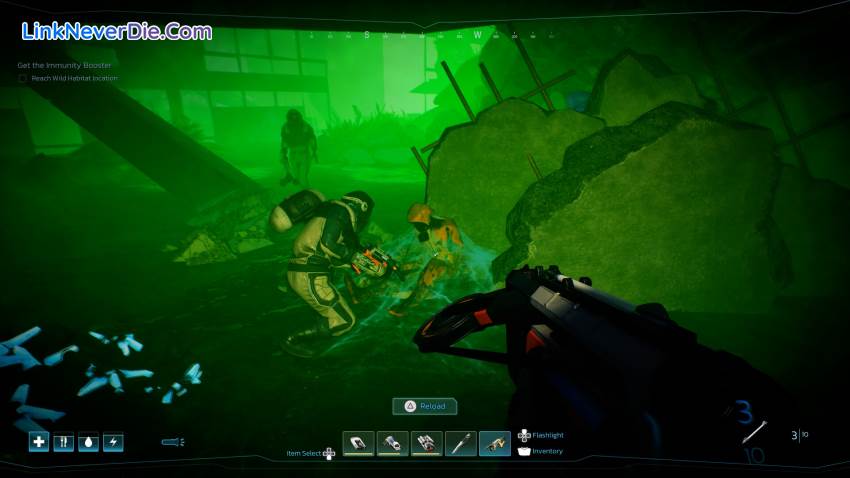Click the water drop thirst icon

click(x=88, y=442)
